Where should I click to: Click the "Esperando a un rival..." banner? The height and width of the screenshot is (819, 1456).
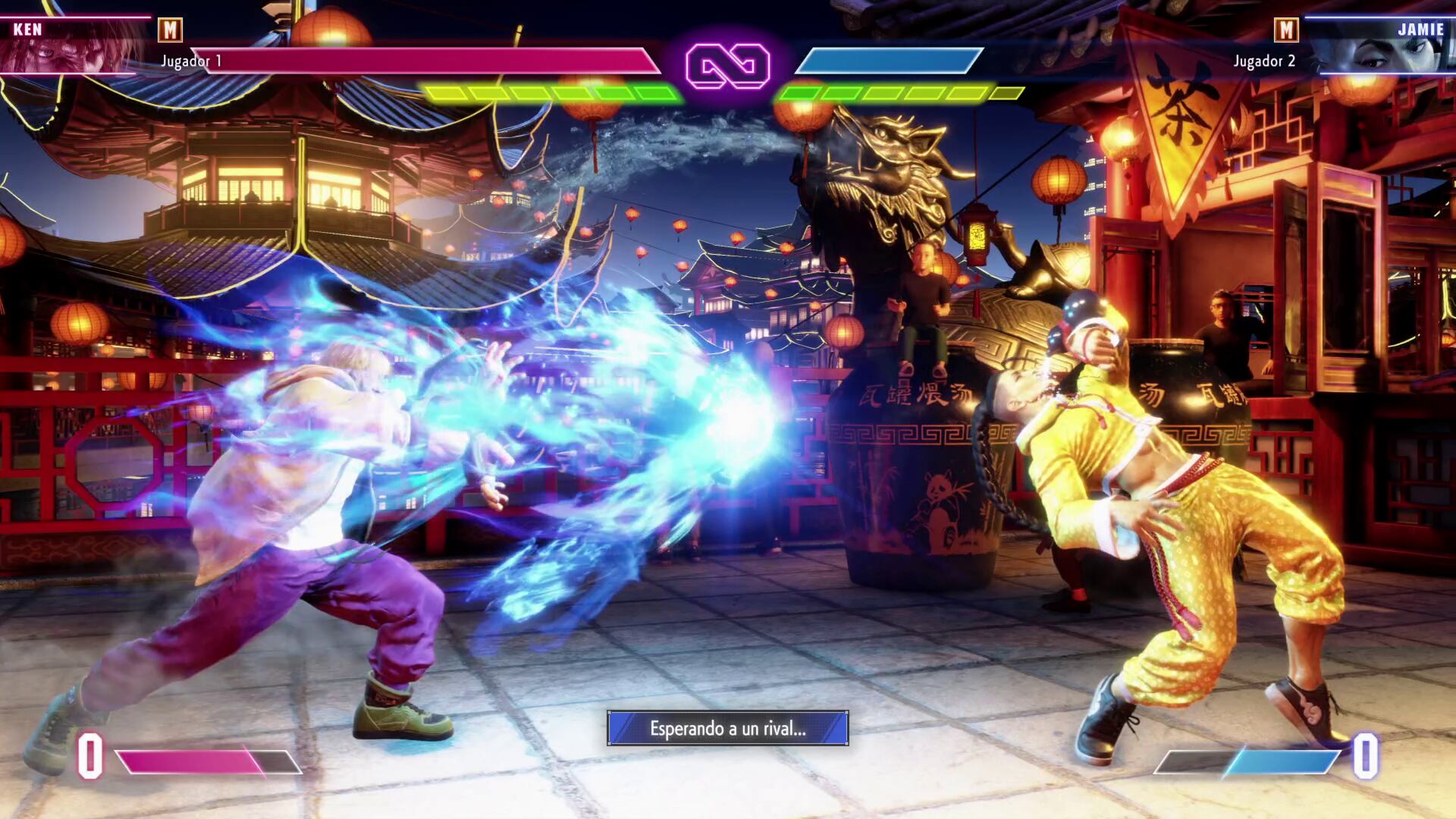(x=727, y=729)
